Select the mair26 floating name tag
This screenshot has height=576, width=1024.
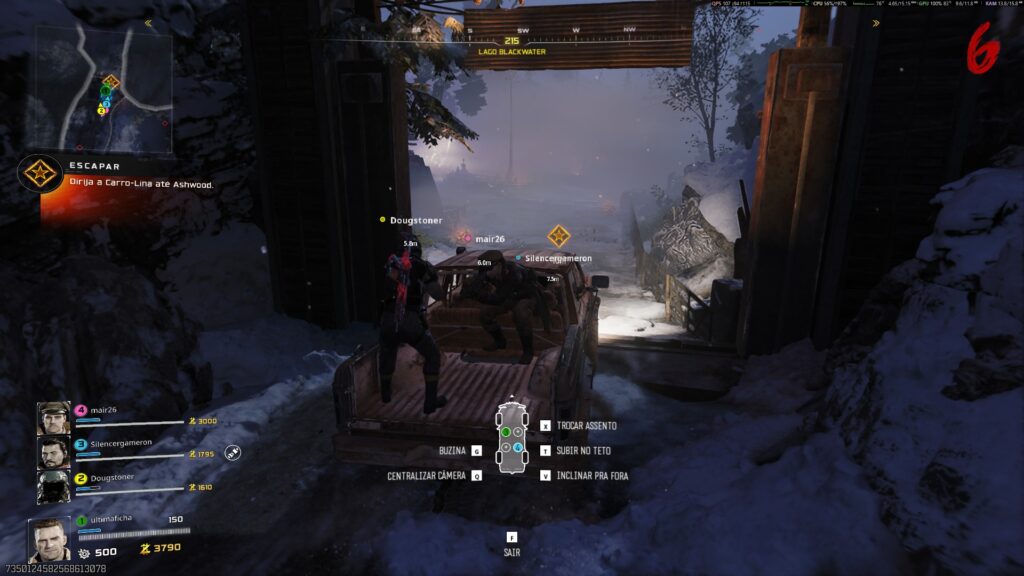(489, 238)
